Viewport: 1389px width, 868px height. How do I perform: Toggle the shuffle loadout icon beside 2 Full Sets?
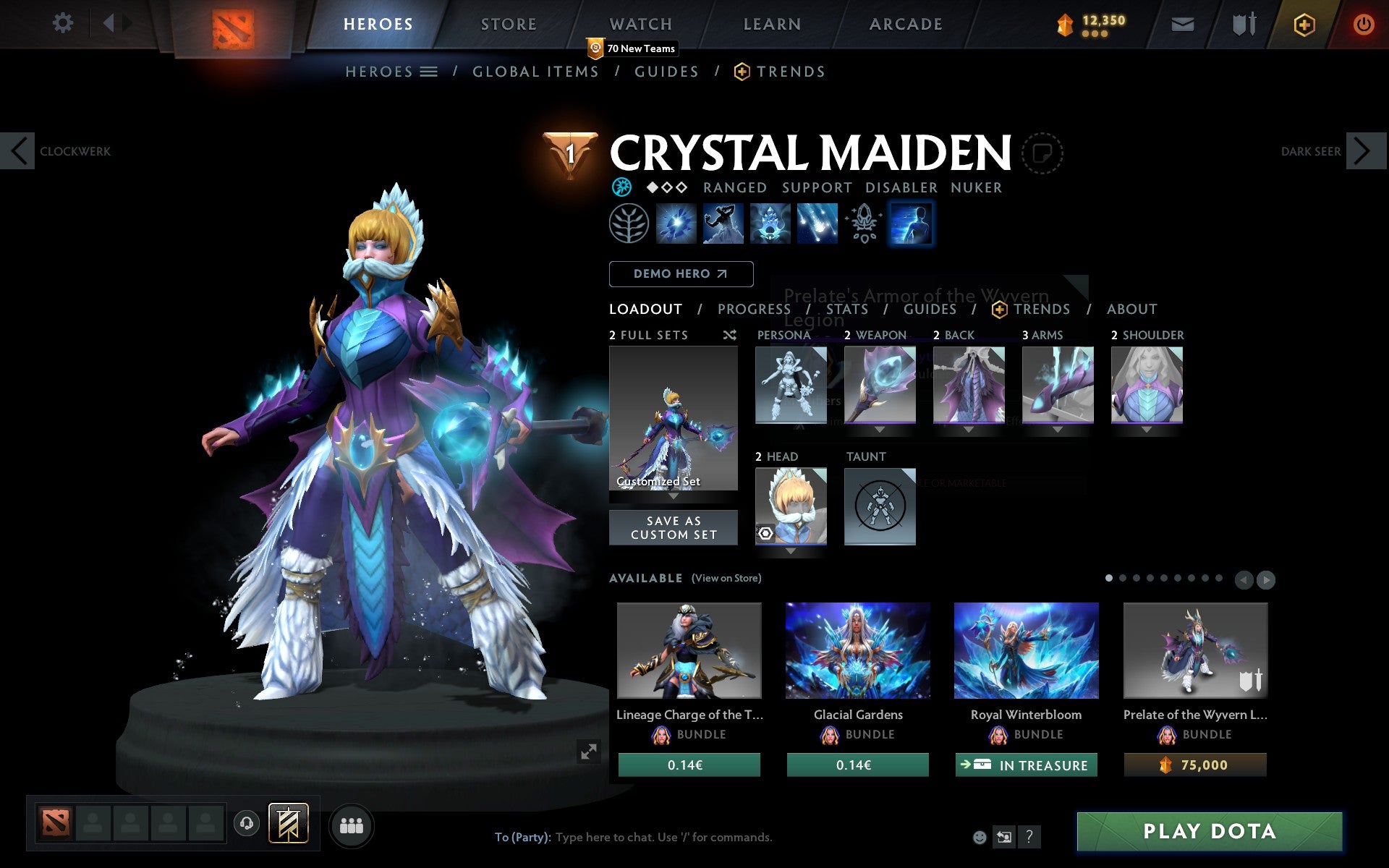tap(731, 335)
